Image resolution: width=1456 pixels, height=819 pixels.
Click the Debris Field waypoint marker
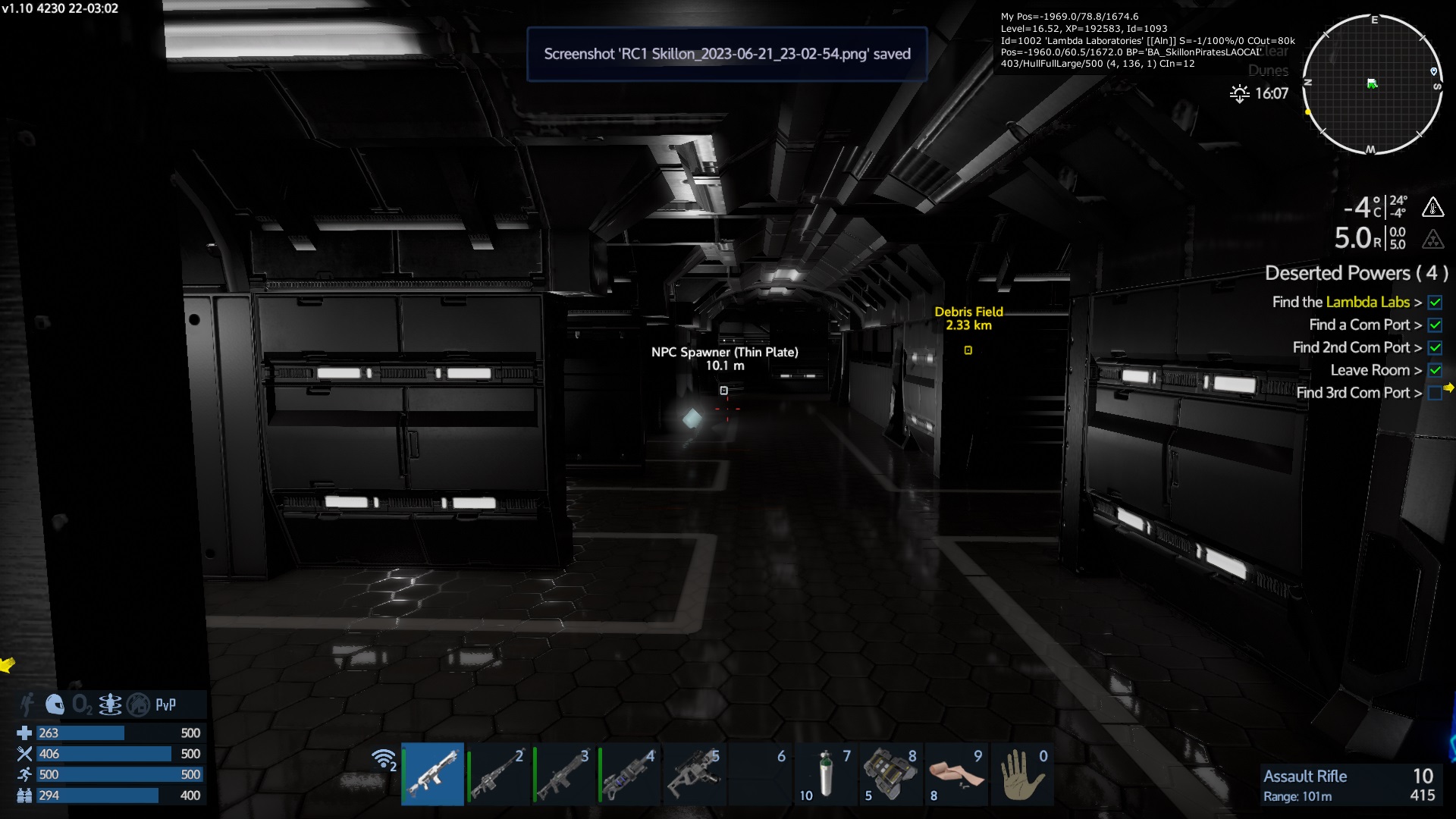[968, 350]
